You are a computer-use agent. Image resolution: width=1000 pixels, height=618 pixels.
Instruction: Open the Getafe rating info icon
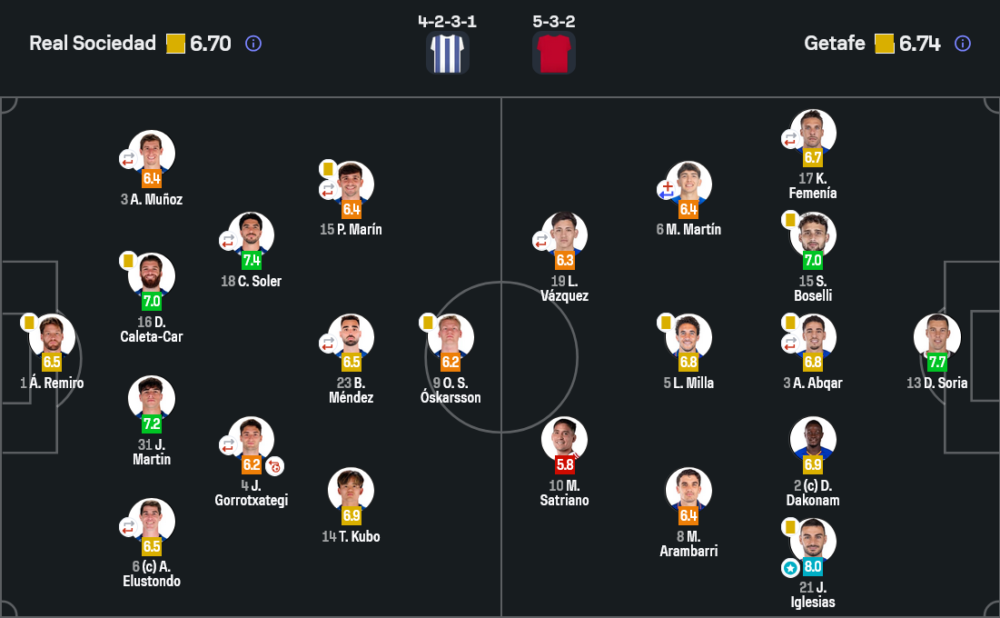tap(962, 44)
